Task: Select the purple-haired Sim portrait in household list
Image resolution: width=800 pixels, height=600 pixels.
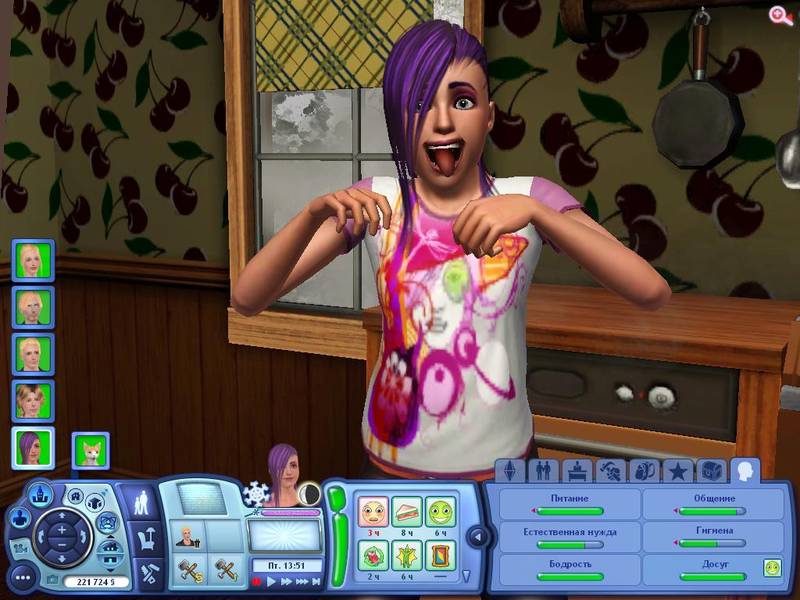Action: point(32,447)
